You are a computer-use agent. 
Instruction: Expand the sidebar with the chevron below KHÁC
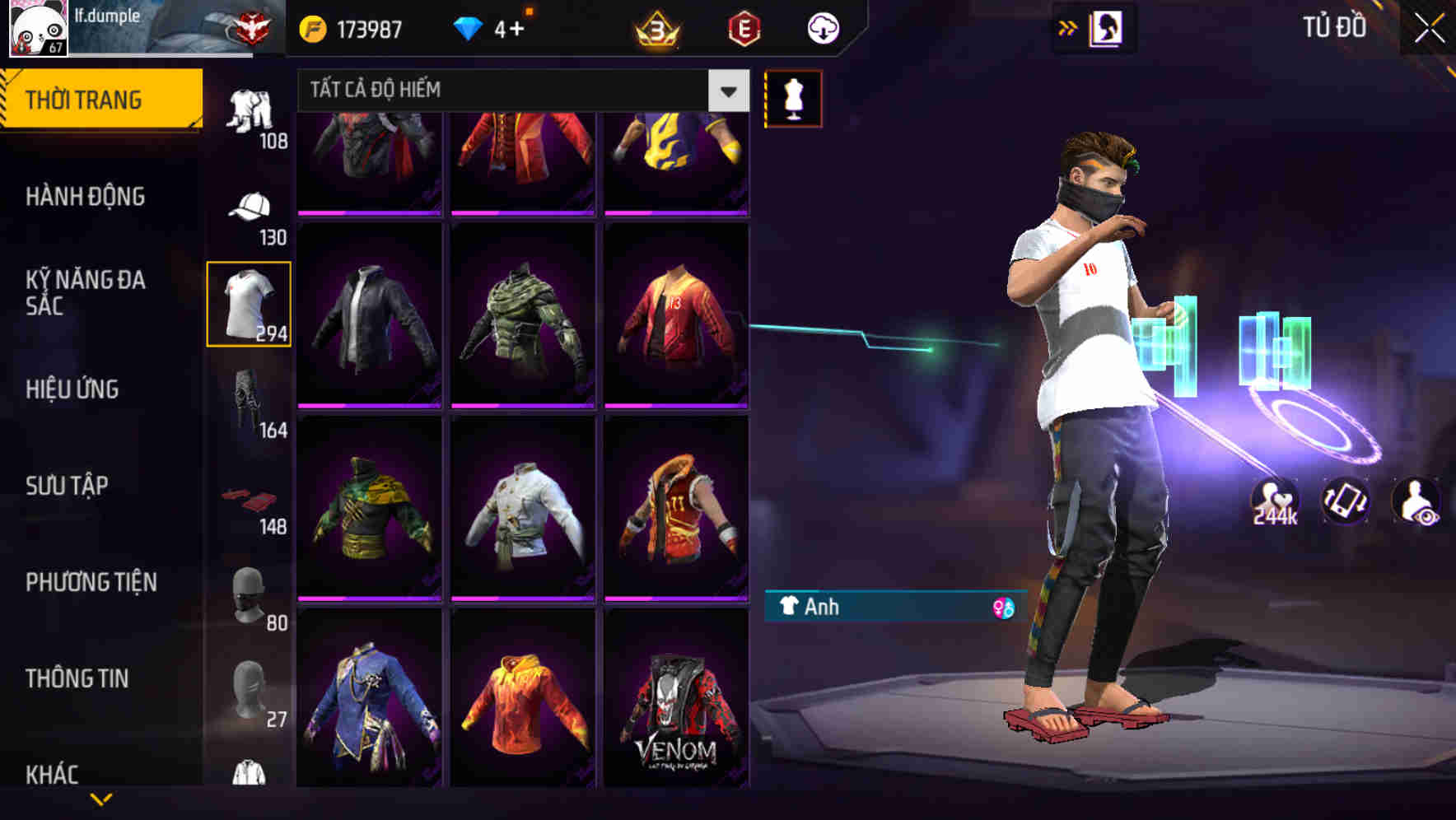[x=100, y=799]
